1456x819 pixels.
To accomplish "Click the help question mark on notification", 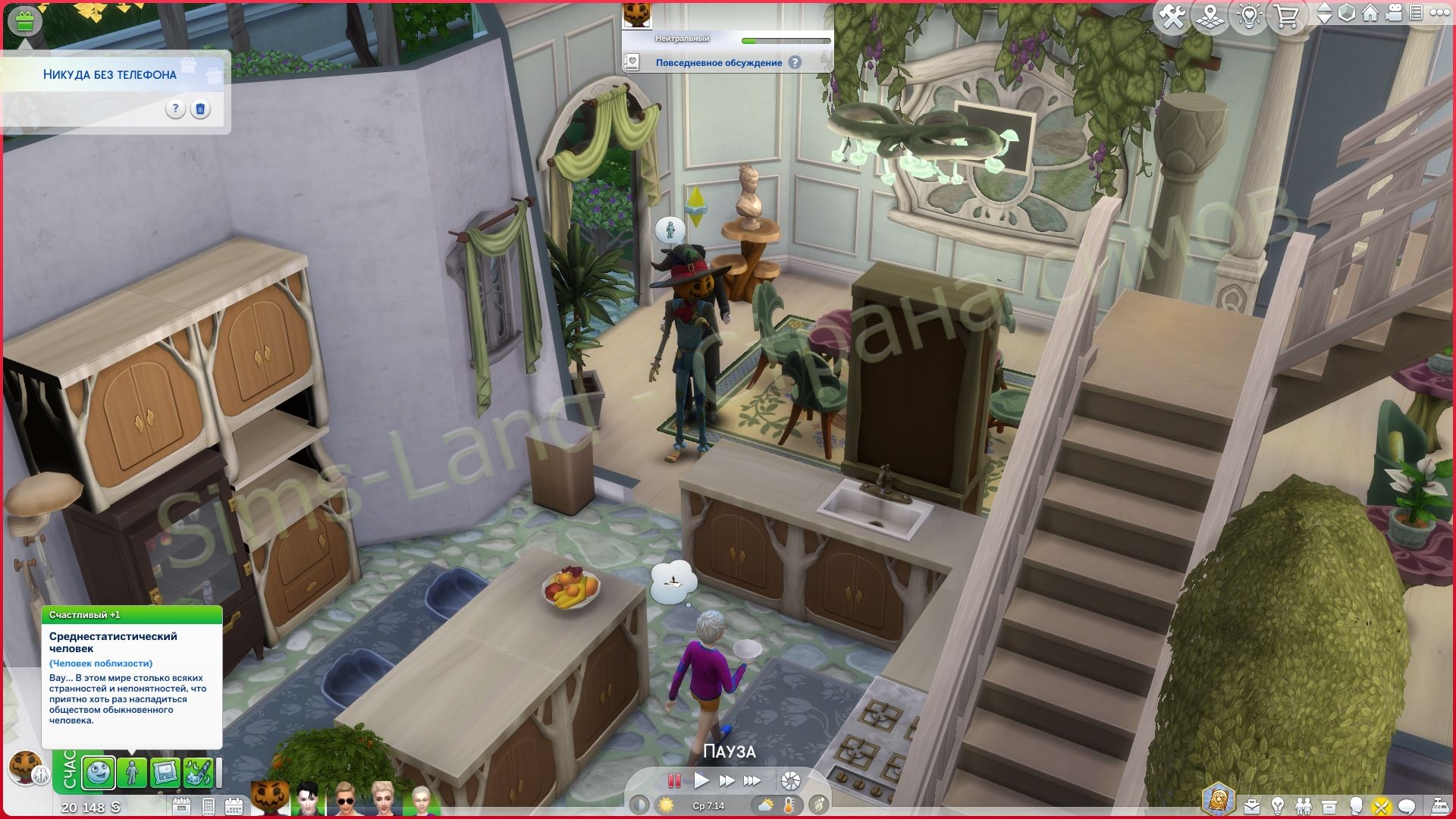I will (x=175, y=109).
